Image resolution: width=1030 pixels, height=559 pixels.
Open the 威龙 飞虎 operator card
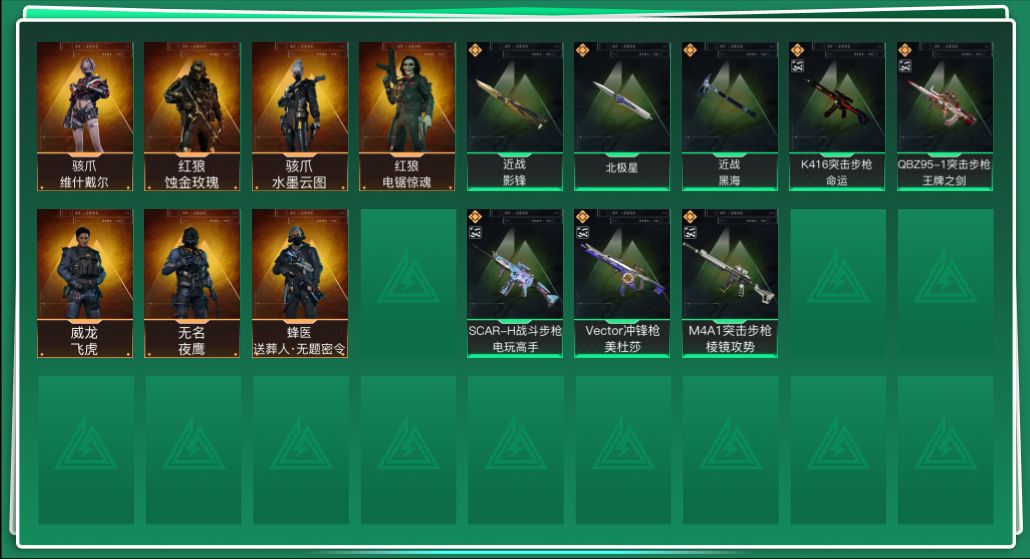point(85,283)
